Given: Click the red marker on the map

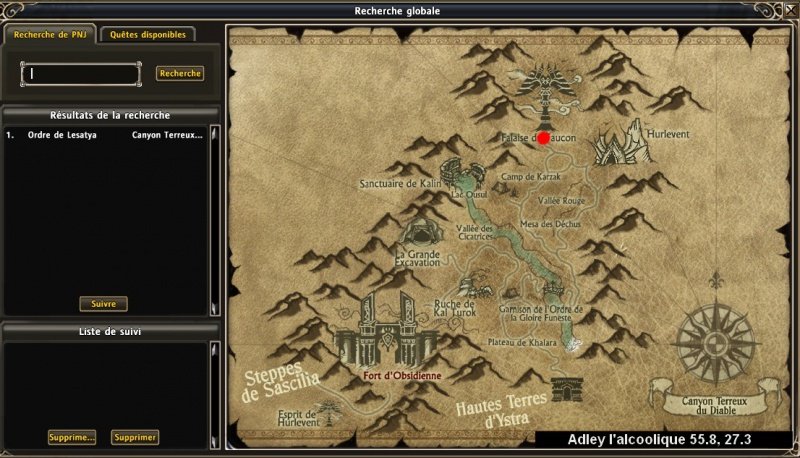Looking at the screenshot, I should 543,138.
